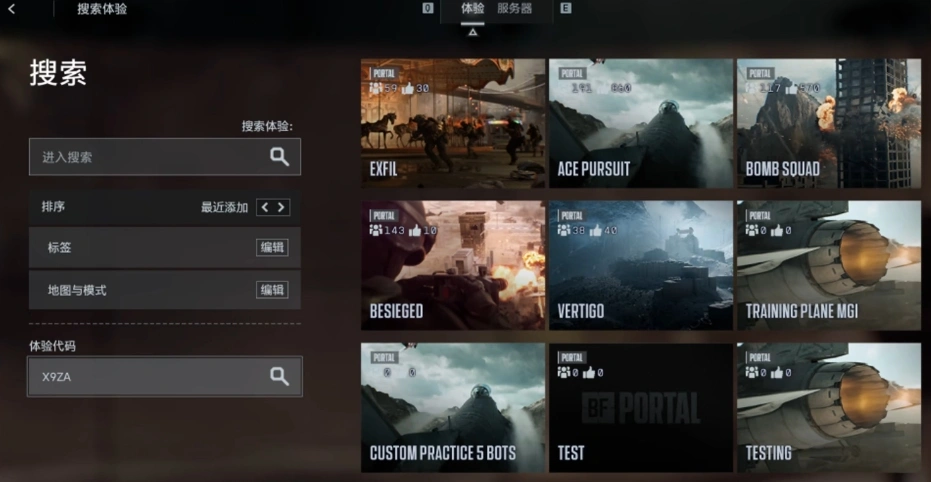Image resolution: width=931 pixels, height=482 pixels.
Task: Choose the ACE PURSUIT experience
Action: tap(640, 123)
